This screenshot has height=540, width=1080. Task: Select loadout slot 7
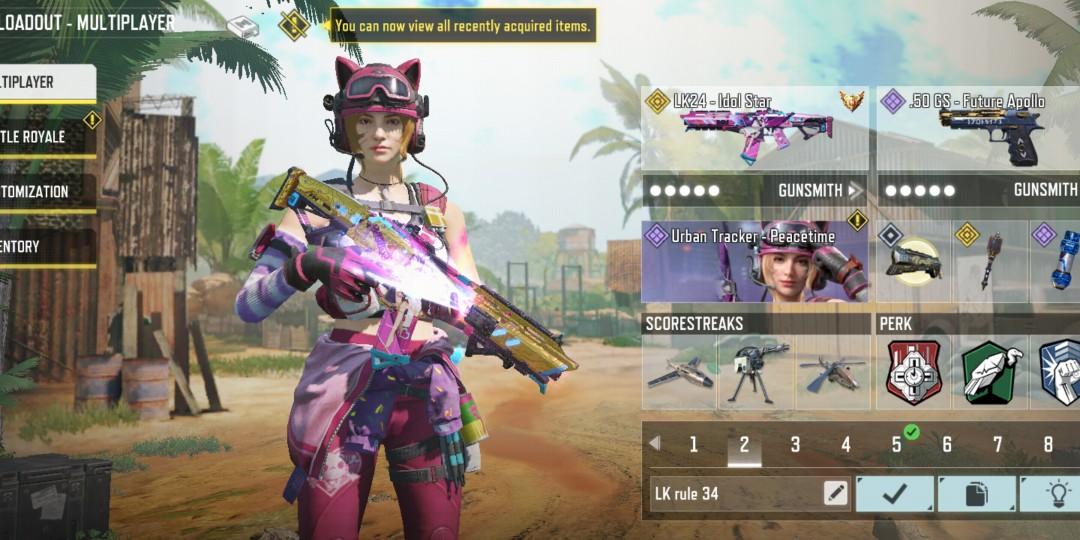click(997, 445)
